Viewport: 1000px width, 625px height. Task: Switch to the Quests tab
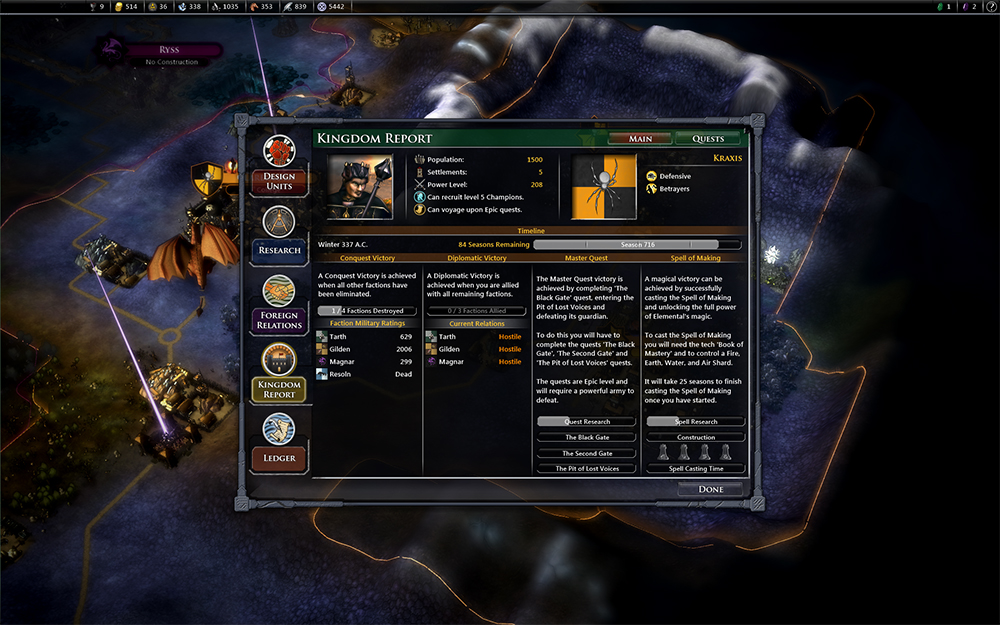click(708, 139)
